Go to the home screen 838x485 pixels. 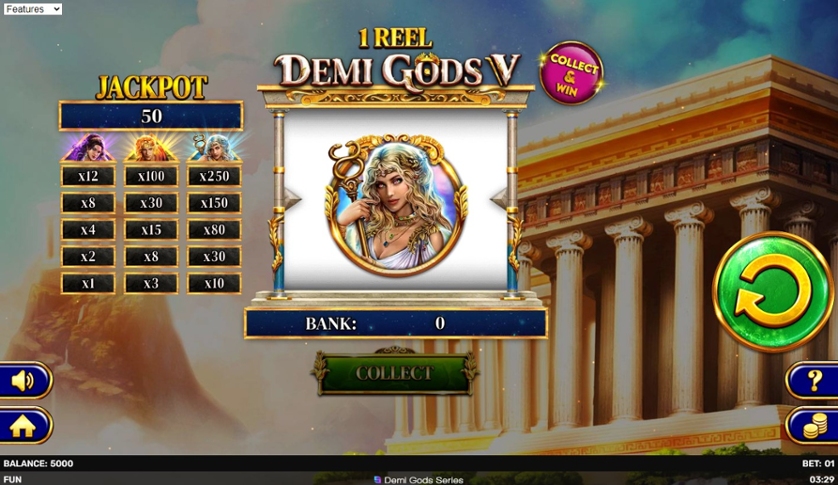(23, 426)
